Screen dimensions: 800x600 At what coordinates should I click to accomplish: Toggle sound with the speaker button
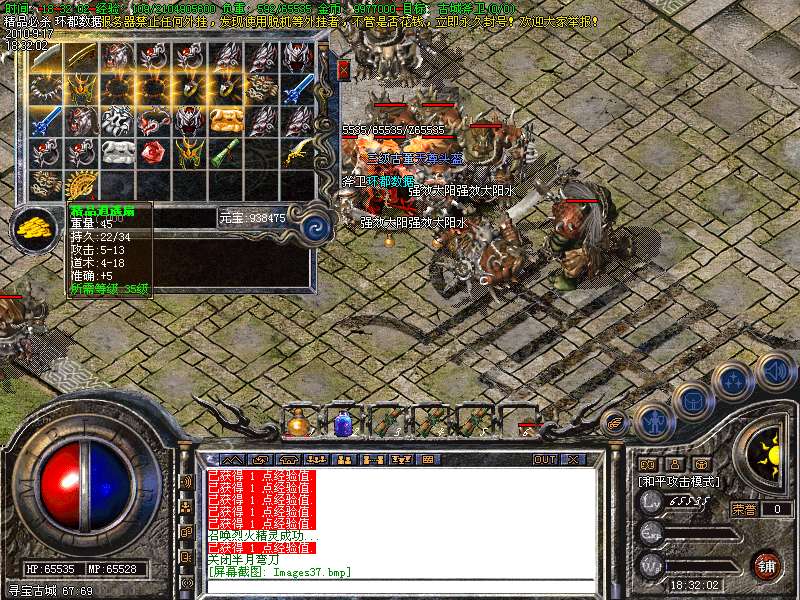click(x=776, y=372)
